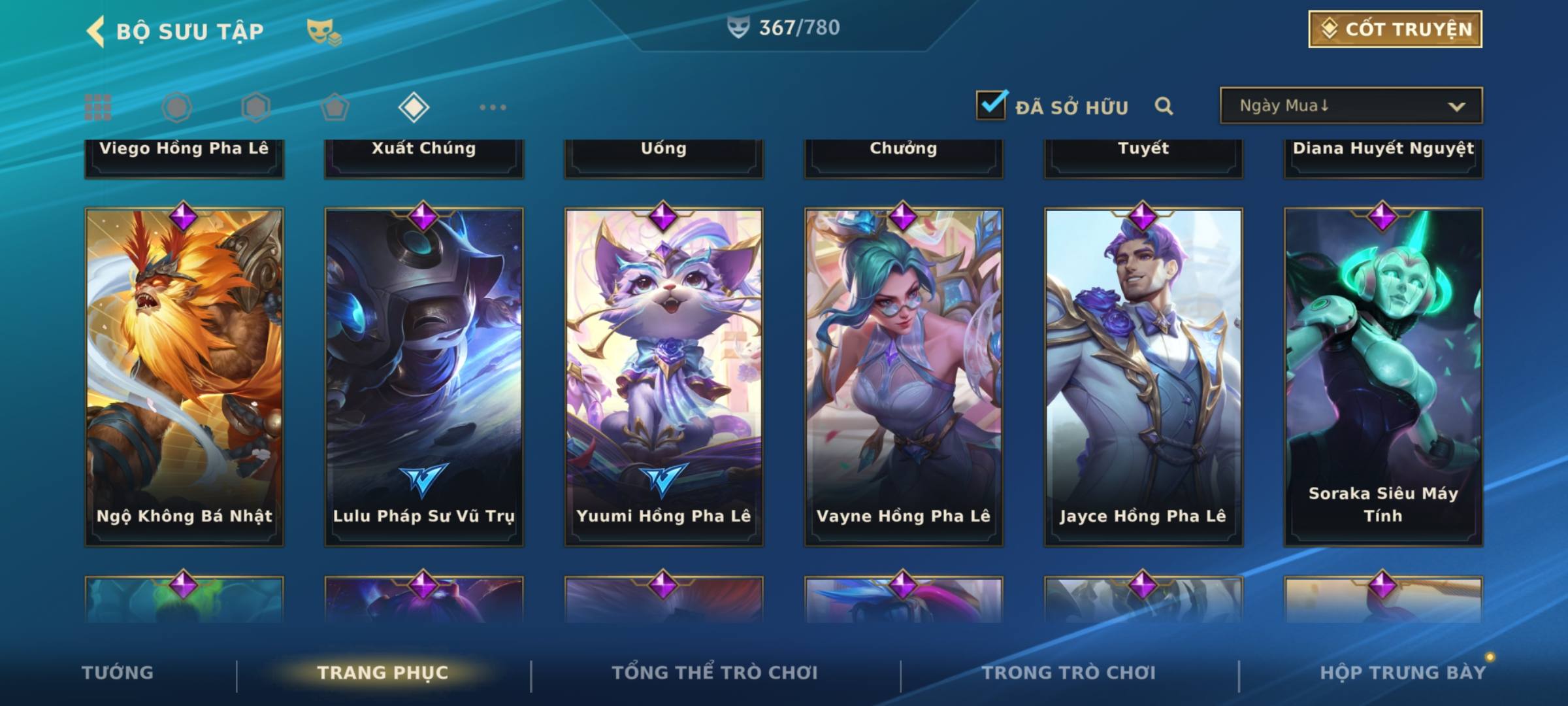The height and width of the screenshot is (706, 1568).
Task: Select the Vayne Hồng Pha Lê card
Action: [x=904, y=376]
